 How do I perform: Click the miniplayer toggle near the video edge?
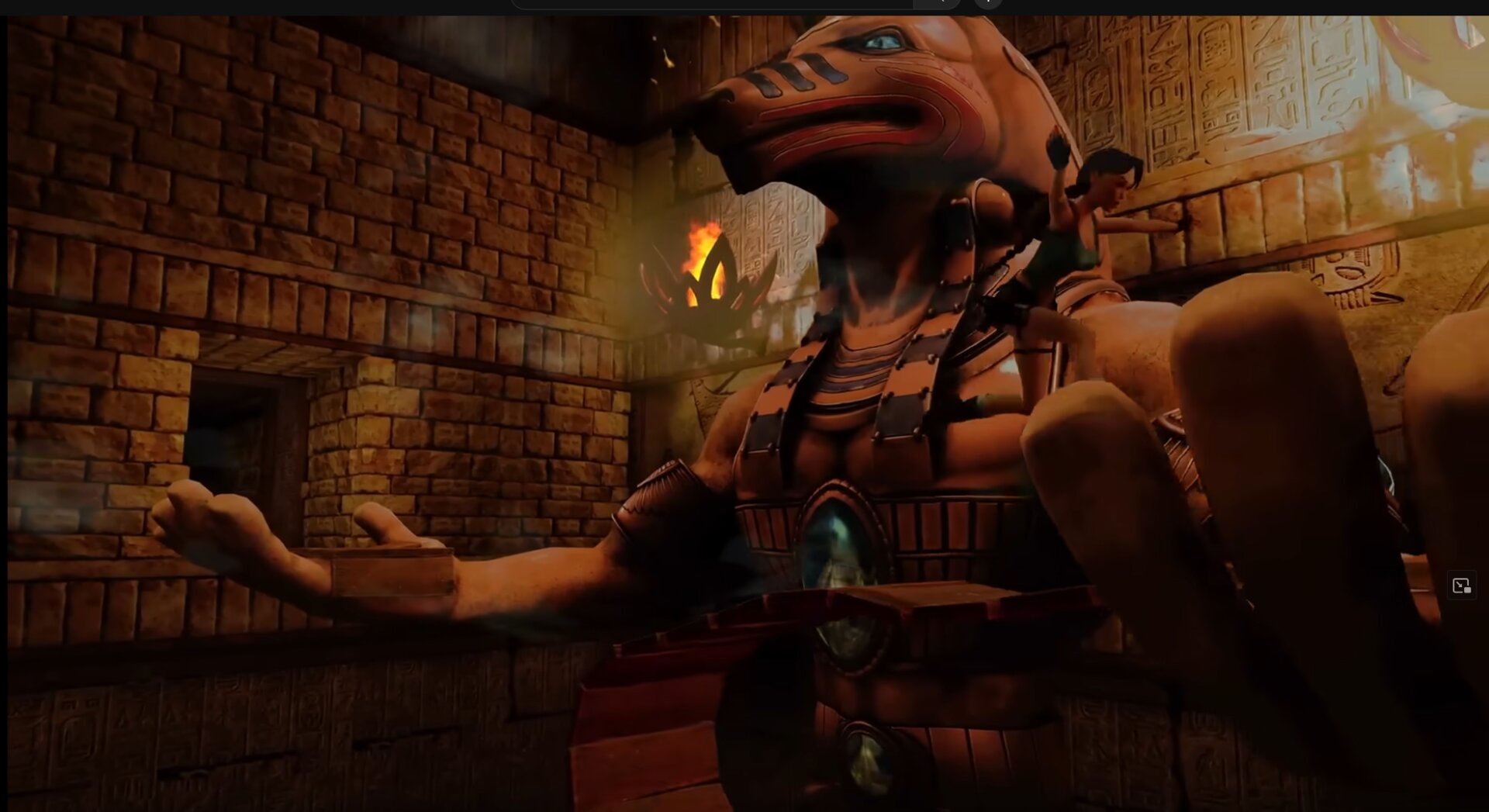click(1460, 586)
